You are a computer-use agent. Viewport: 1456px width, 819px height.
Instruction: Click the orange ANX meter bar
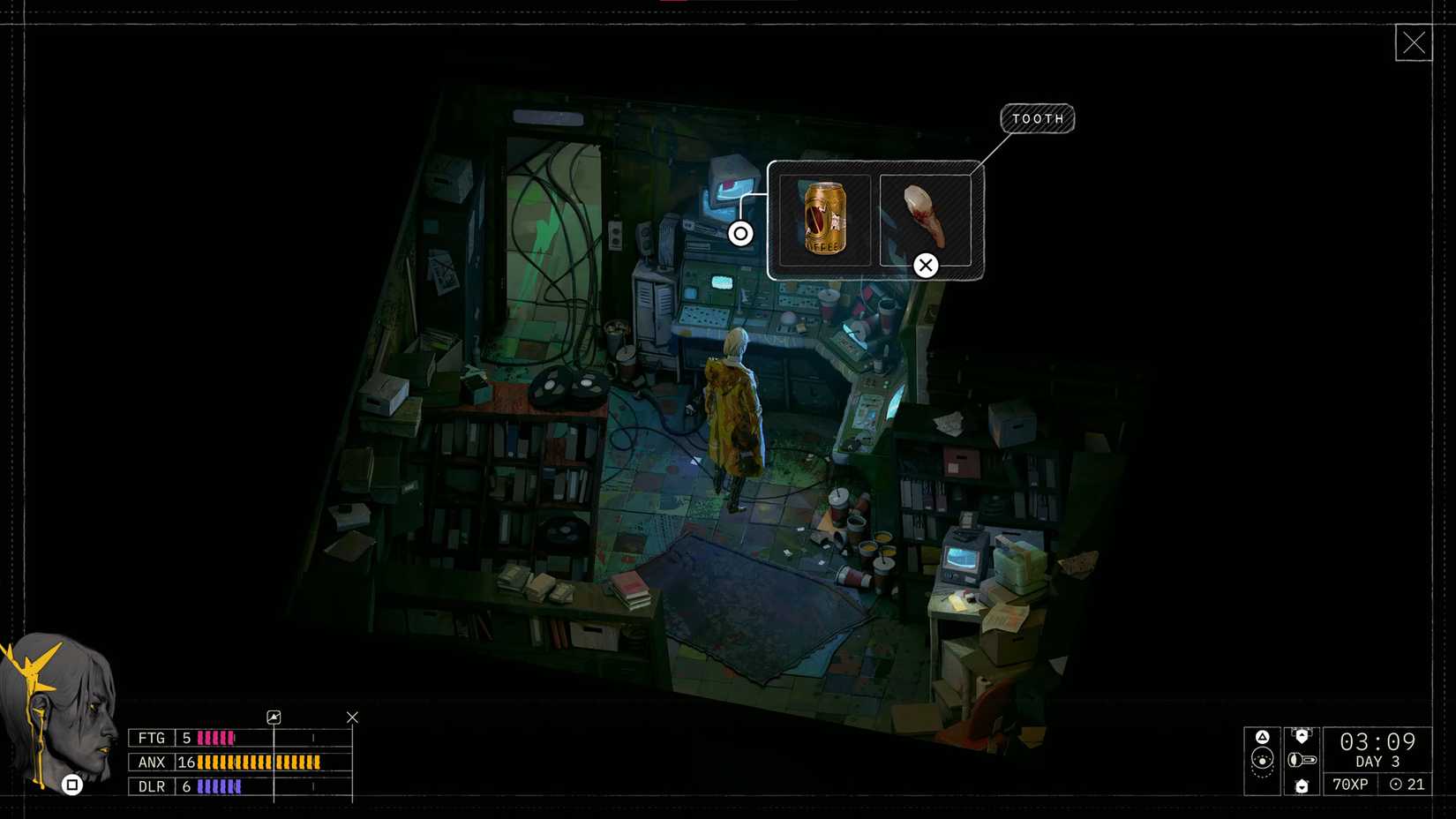tap(256, 762)
